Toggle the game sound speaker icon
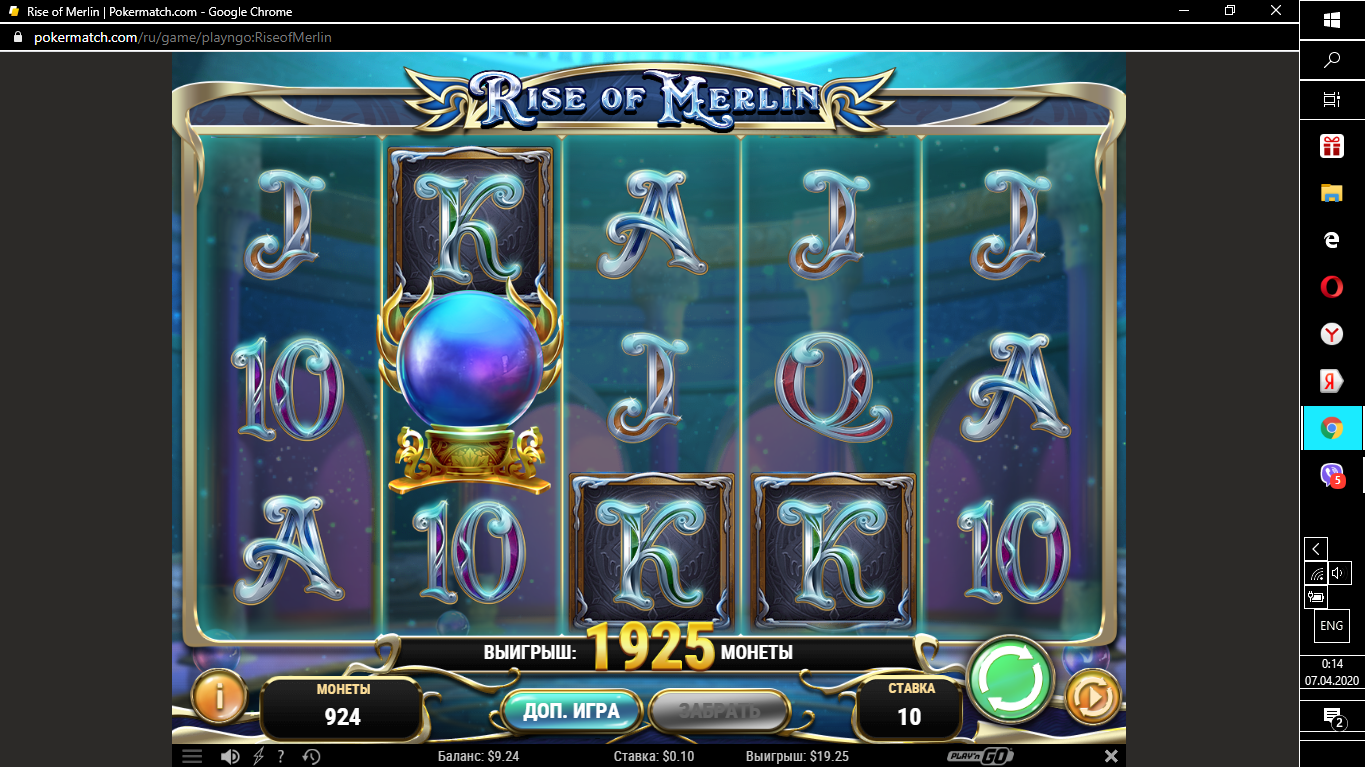This screenshot has height=767, width=1365. click(230, 756)
